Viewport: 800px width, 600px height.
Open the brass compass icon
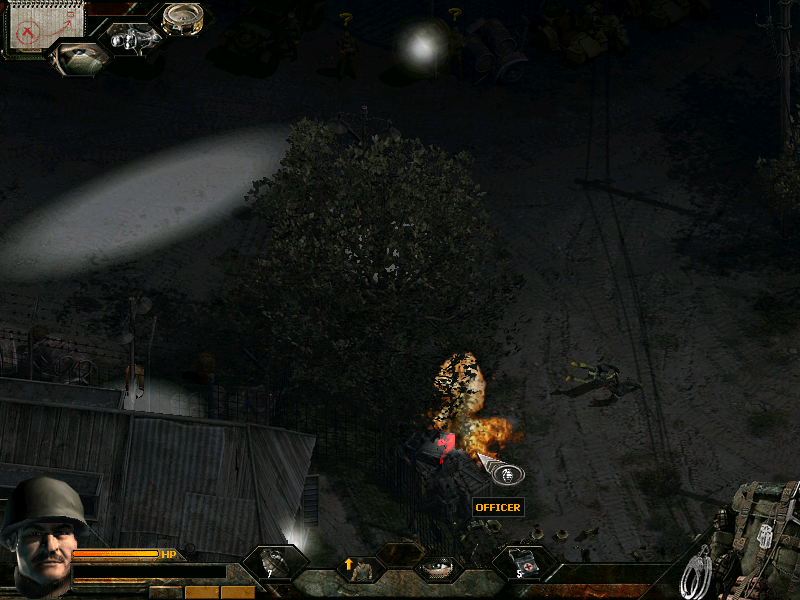pyautogui.click(x=183, y=18)
